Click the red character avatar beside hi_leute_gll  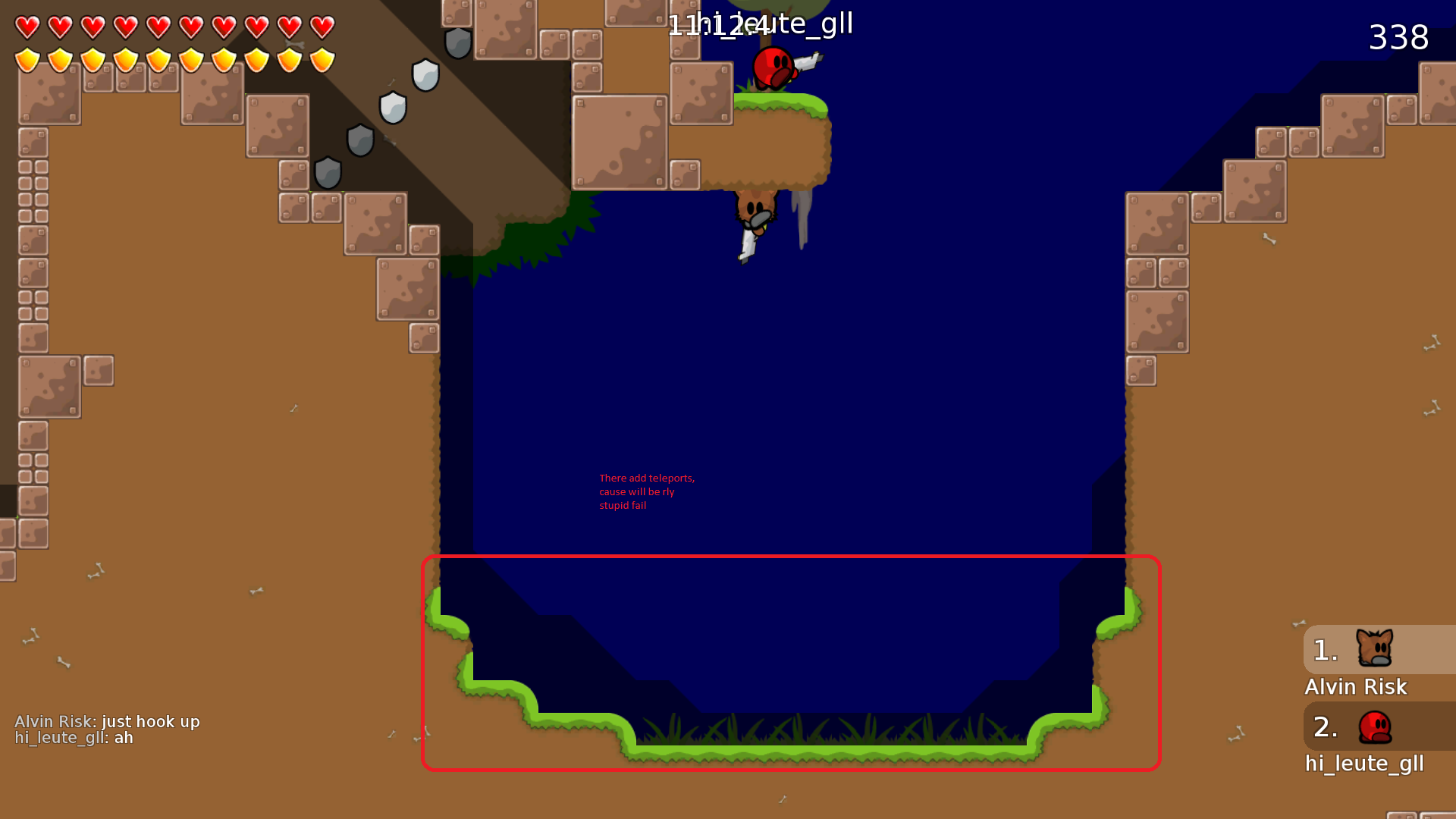(x=1374, y=726)
